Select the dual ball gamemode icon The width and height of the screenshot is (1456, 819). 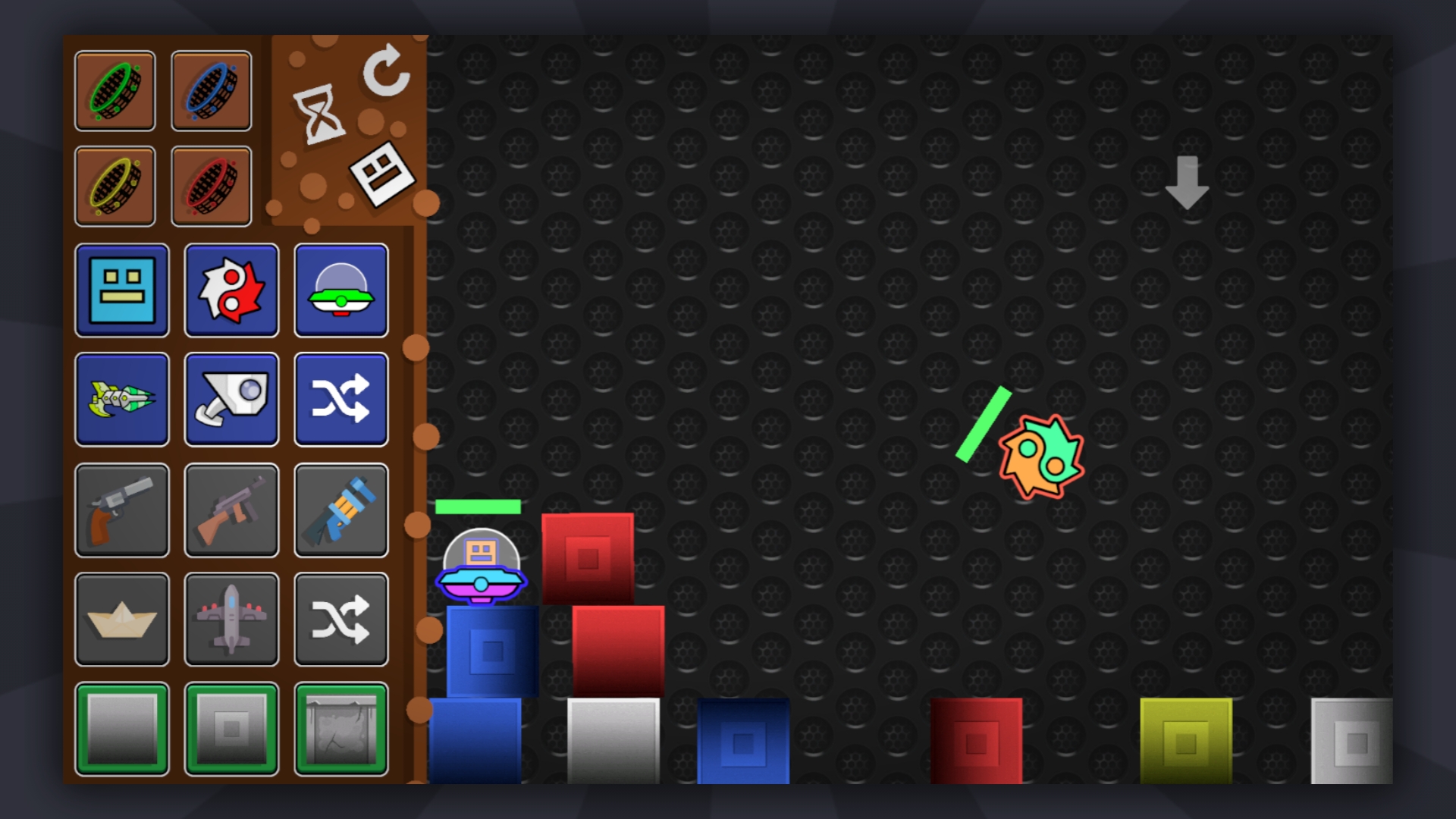click(231, 290)
